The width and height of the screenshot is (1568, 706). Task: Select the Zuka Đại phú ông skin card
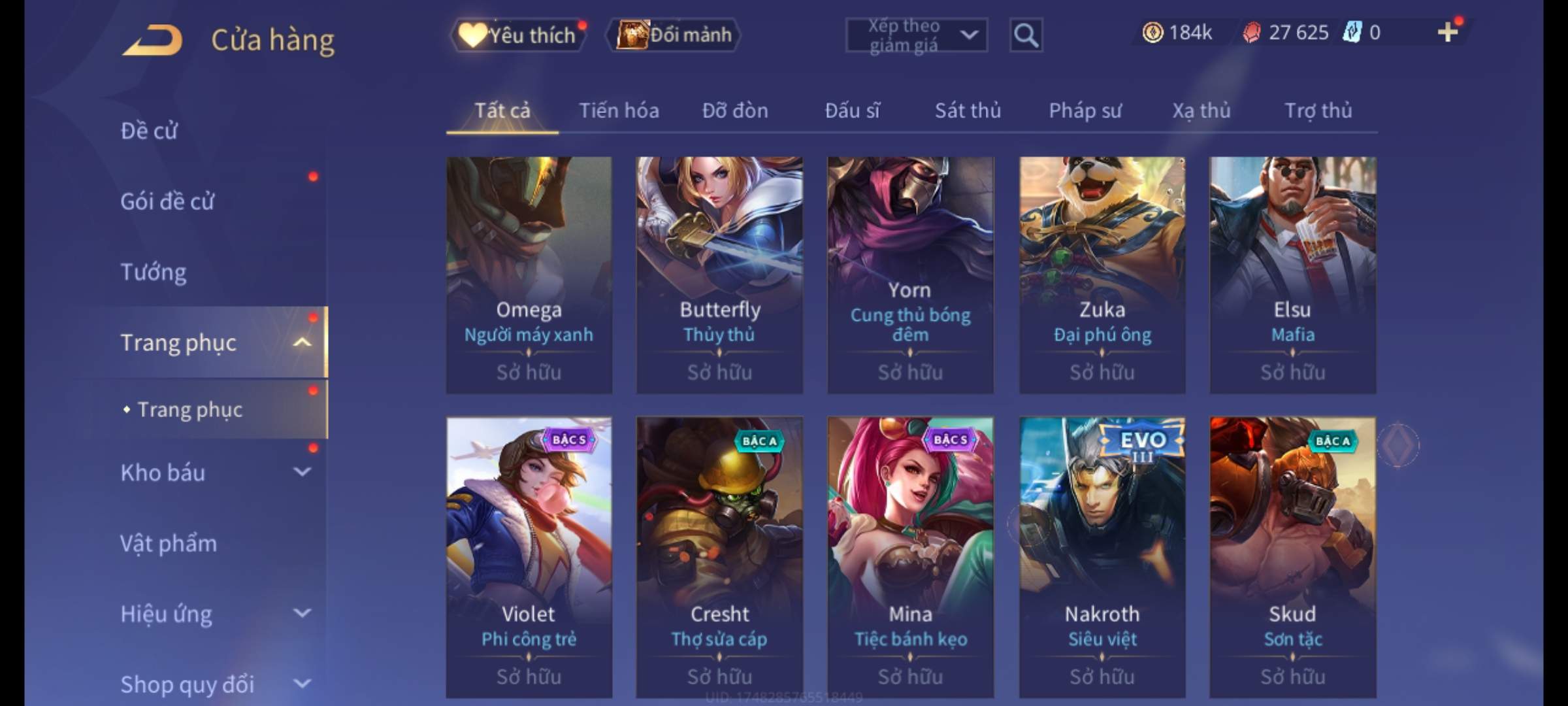point(1102,275)
